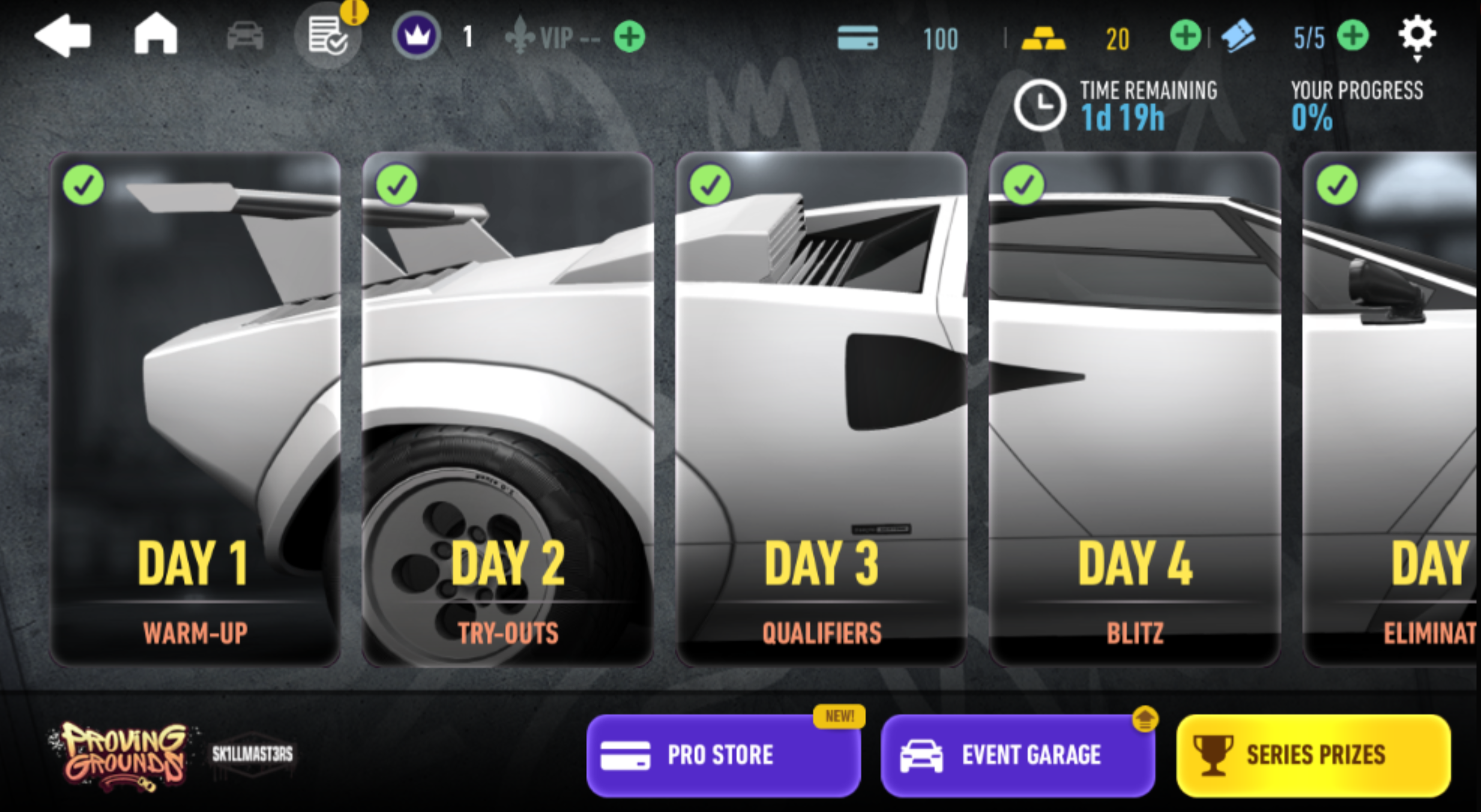Tap the purple crown level badge
Image resolution: width=1481 pixels, height=812 pixels.
point(416,36)
